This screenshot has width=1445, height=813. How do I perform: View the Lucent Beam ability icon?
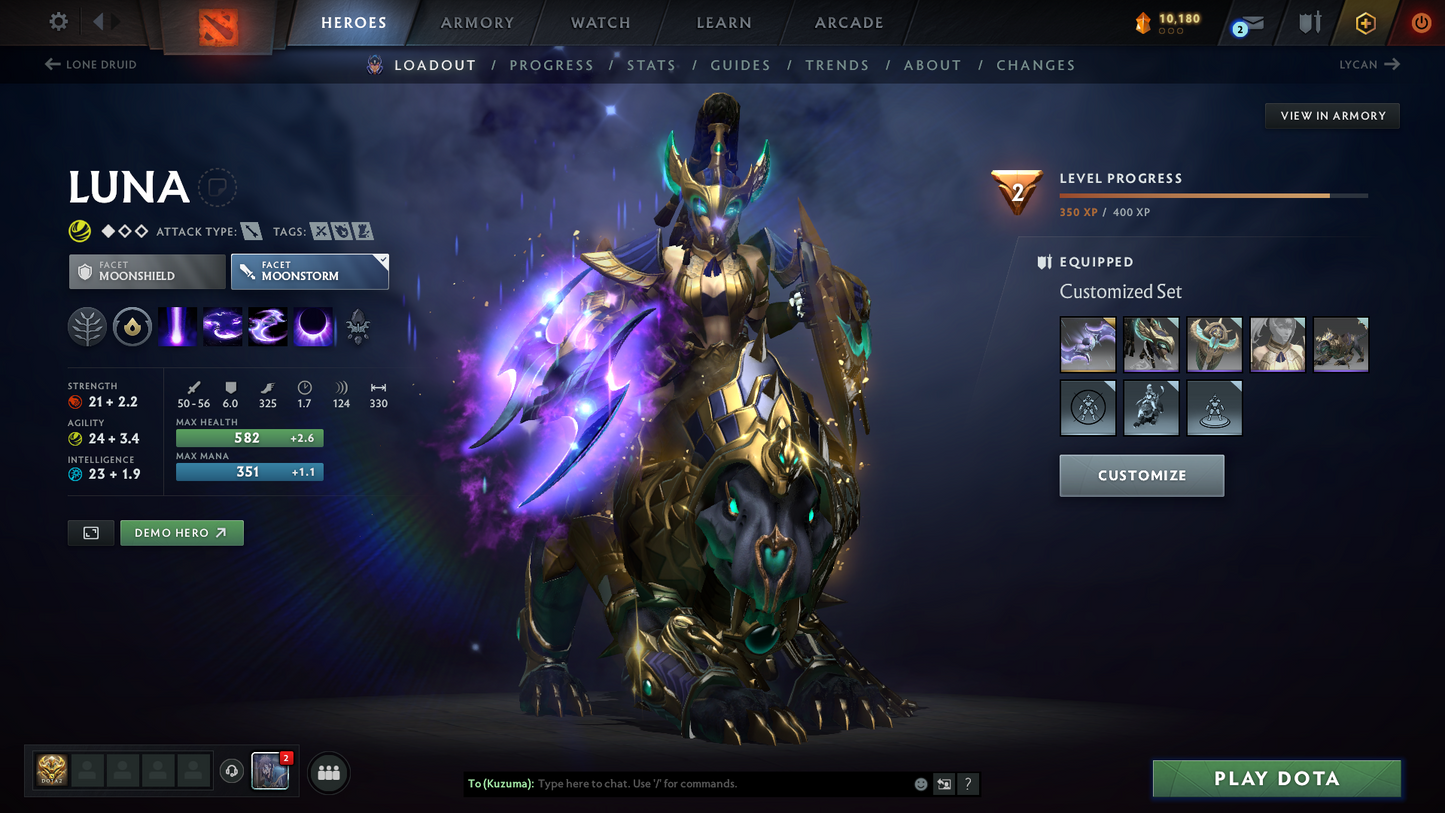tap(177, 326)
